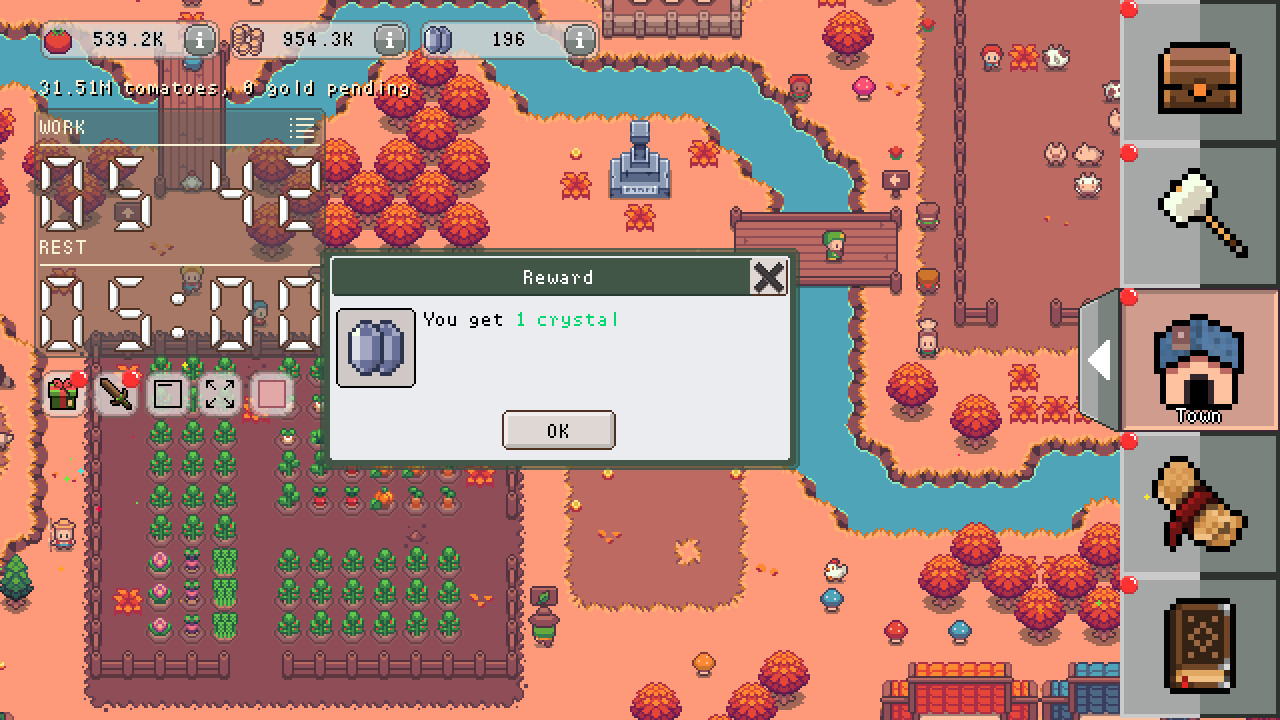Image resolution: width=1280 pixels, height=720 pixels.
Task: Click the crystal thumbnail in the Reward dialog
Action: (x=375, y=348)
